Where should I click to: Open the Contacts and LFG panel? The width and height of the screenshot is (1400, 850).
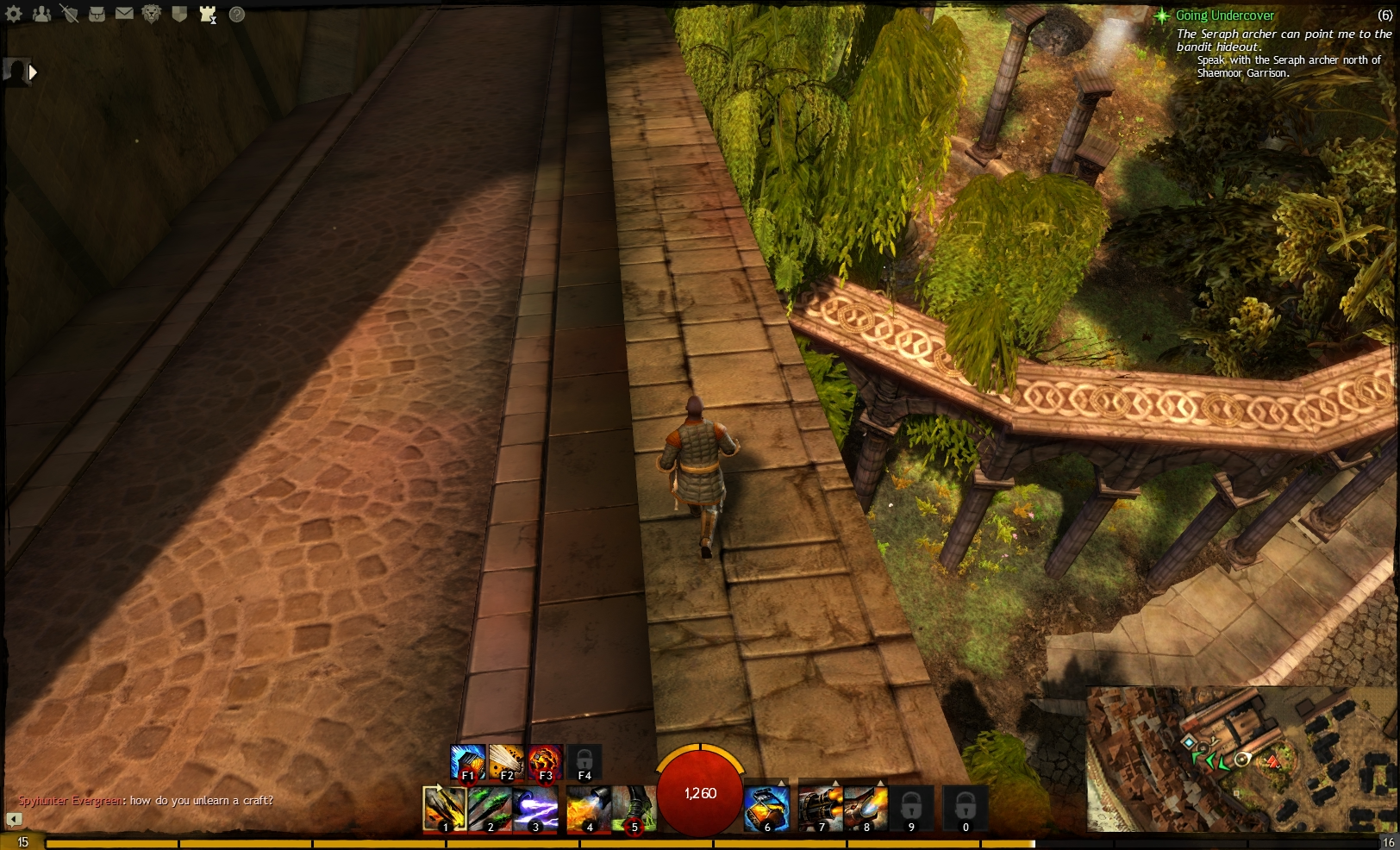pos(42,15)
